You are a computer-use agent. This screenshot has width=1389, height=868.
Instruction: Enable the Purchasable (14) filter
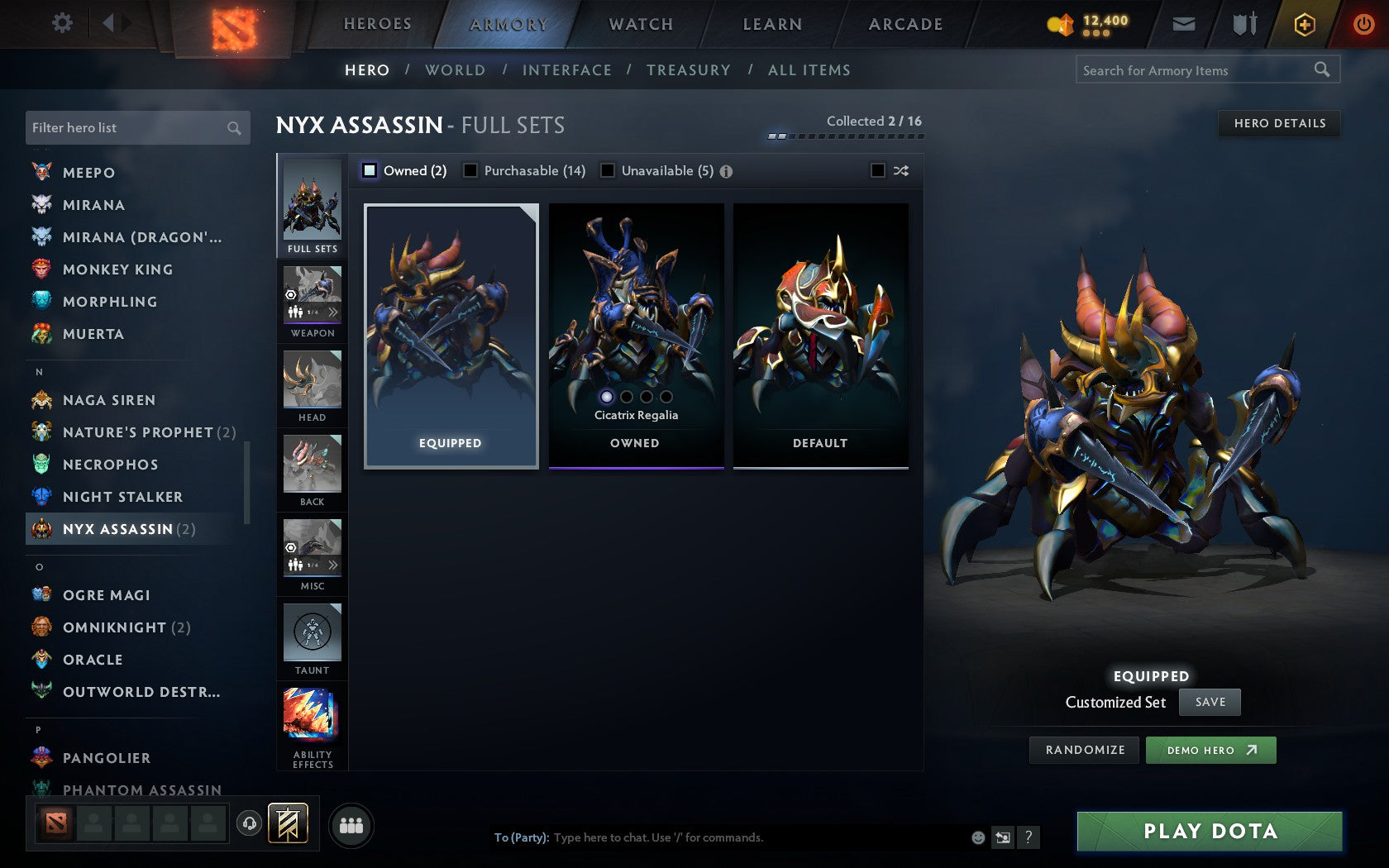(471, 170)
